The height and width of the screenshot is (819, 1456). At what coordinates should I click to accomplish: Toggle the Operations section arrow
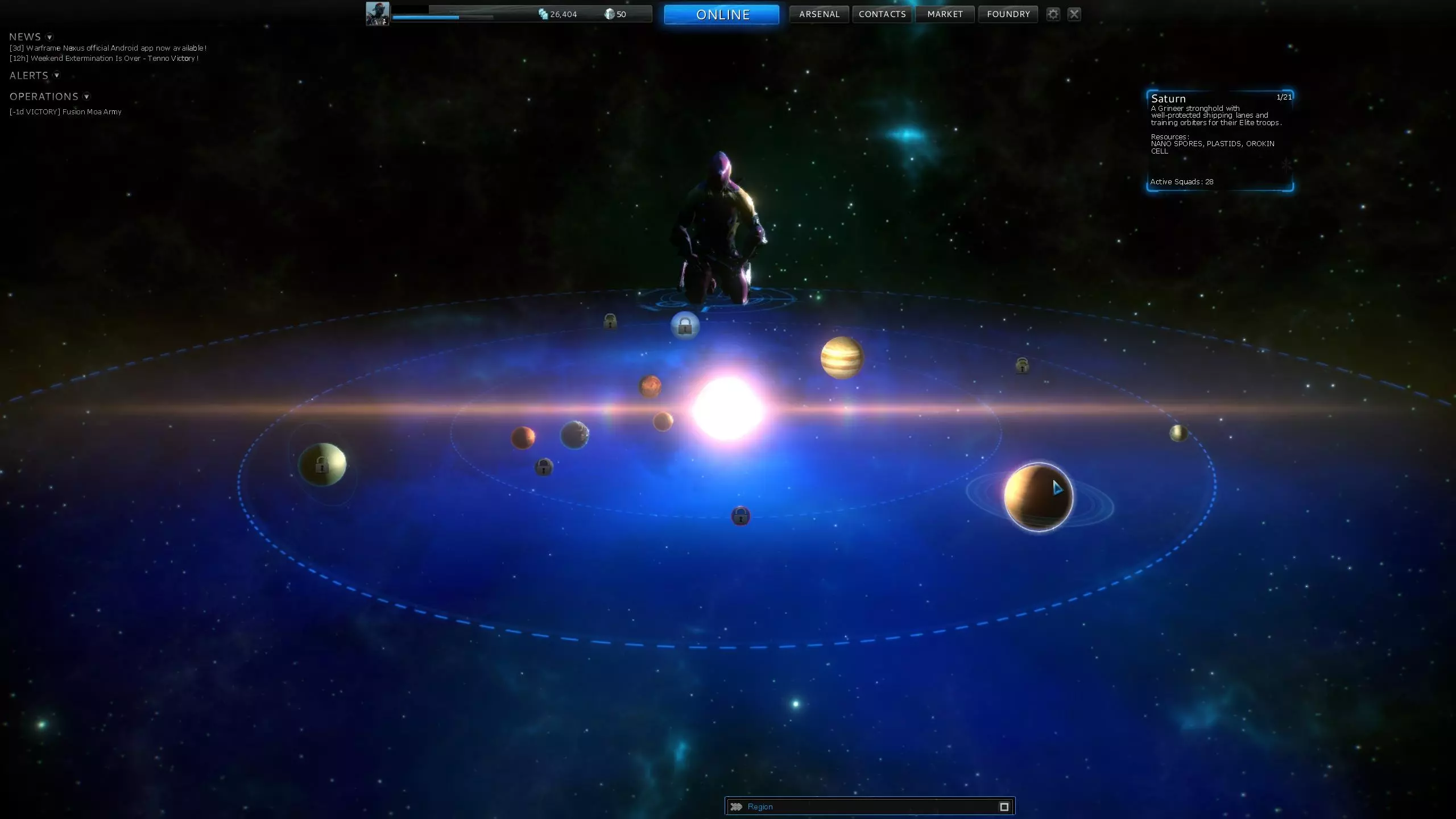[x=86, y=97]
